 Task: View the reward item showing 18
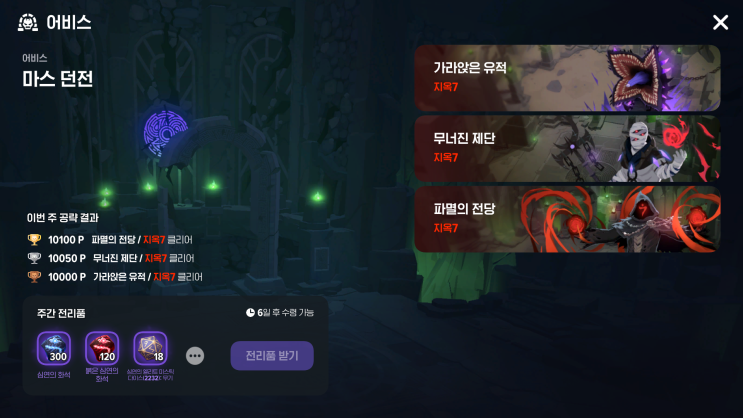coord(150,349)
